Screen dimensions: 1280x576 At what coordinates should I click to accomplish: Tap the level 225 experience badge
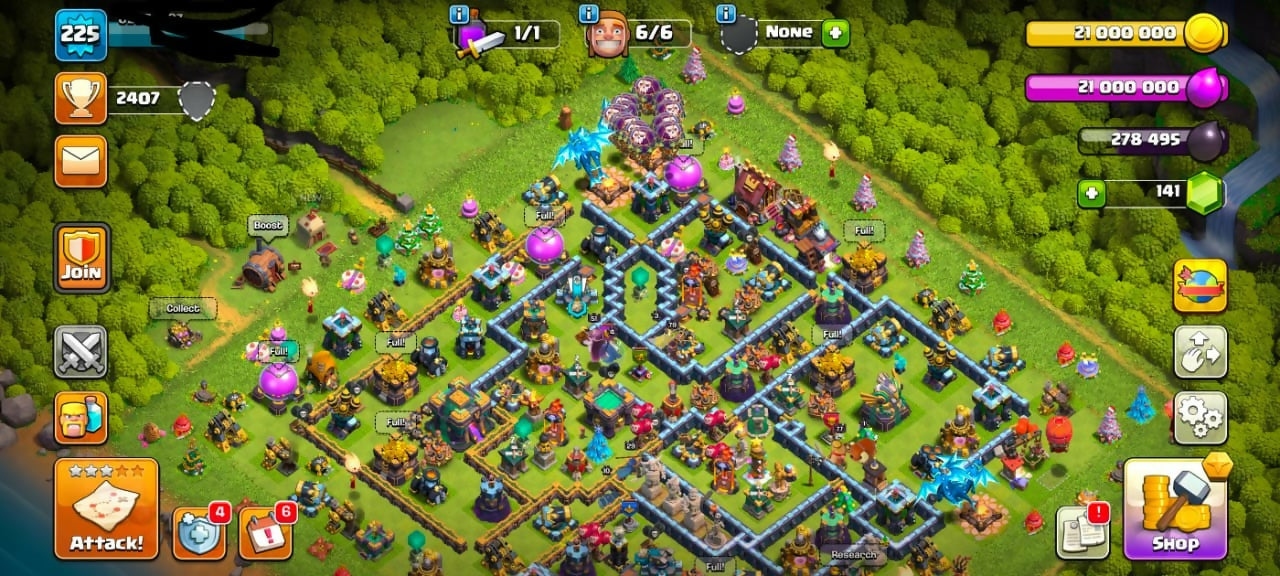[x=81, y=35]
